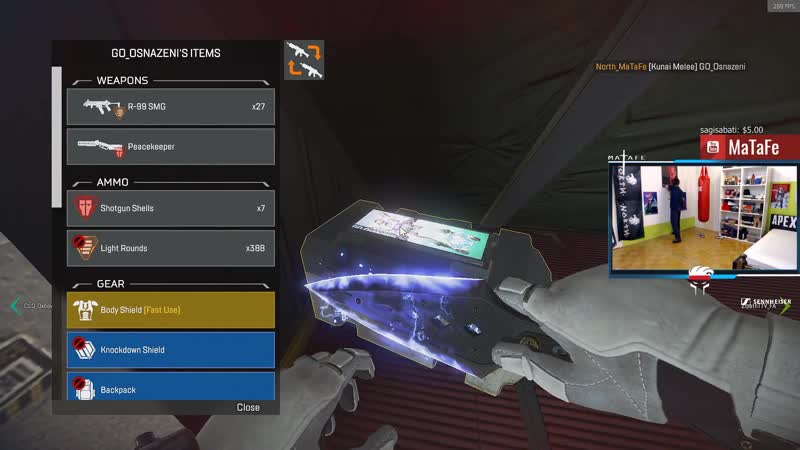
Task: Click the weapon swap icon
Action: coord(304,60)
